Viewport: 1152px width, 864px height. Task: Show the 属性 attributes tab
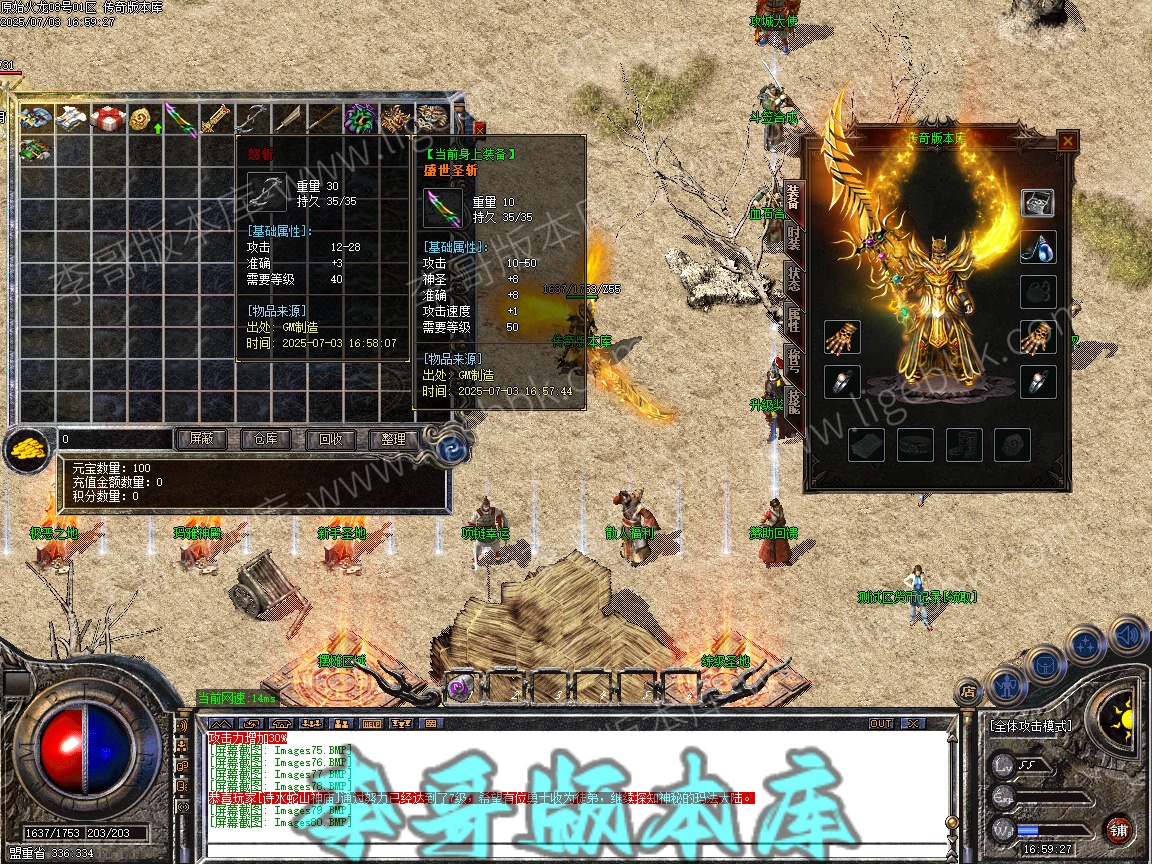click(793, 320)
